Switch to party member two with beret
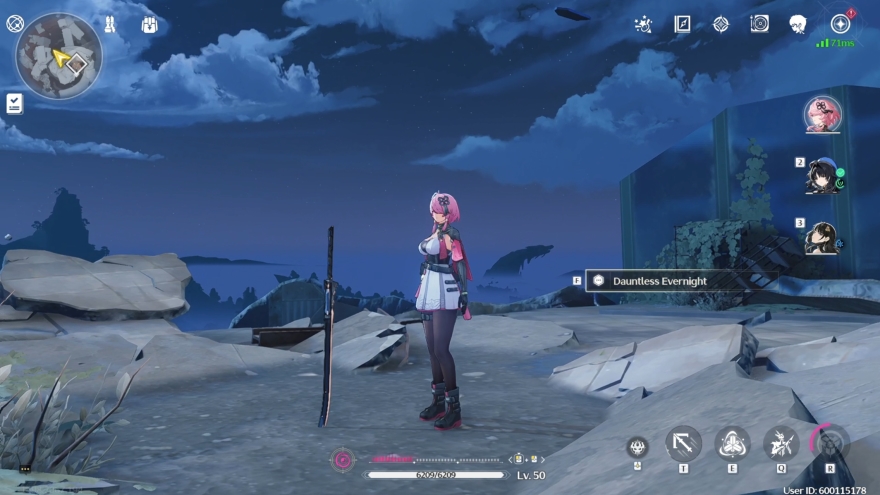The image size is (880, 495). coord(822,176)
